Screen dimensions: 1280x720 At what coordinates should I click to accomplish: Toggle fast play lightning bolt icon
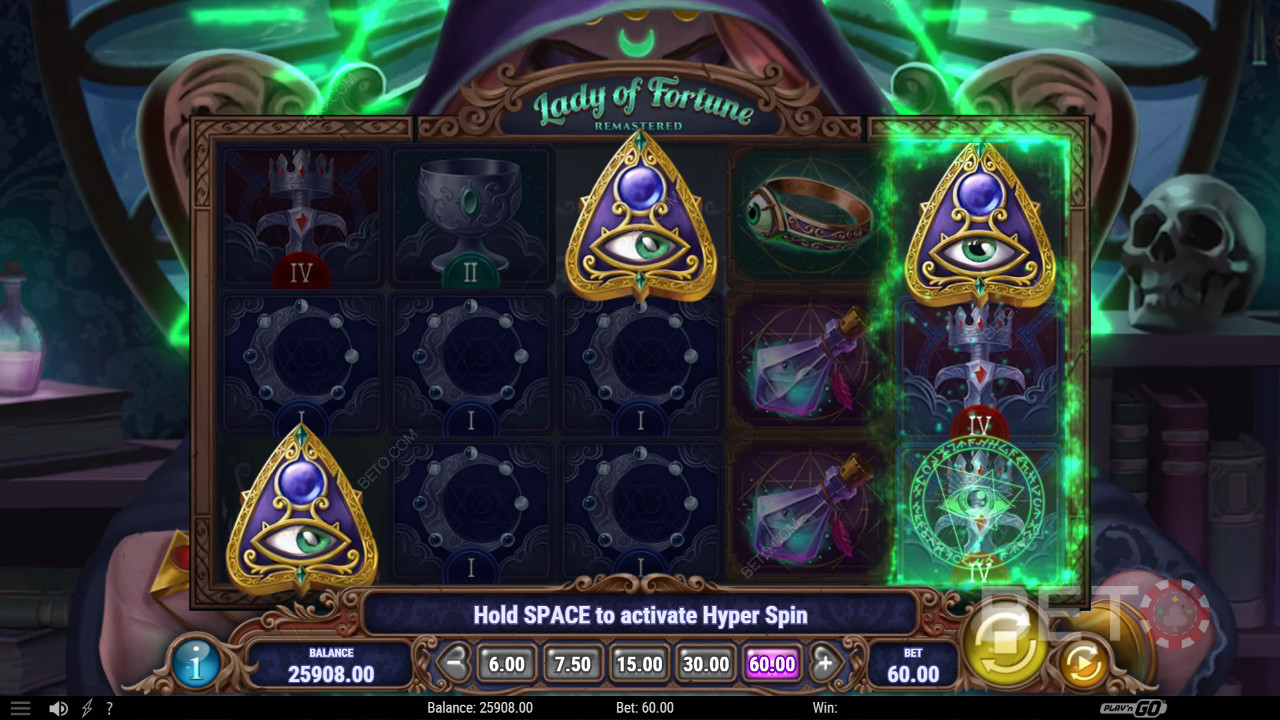[87, 708]
